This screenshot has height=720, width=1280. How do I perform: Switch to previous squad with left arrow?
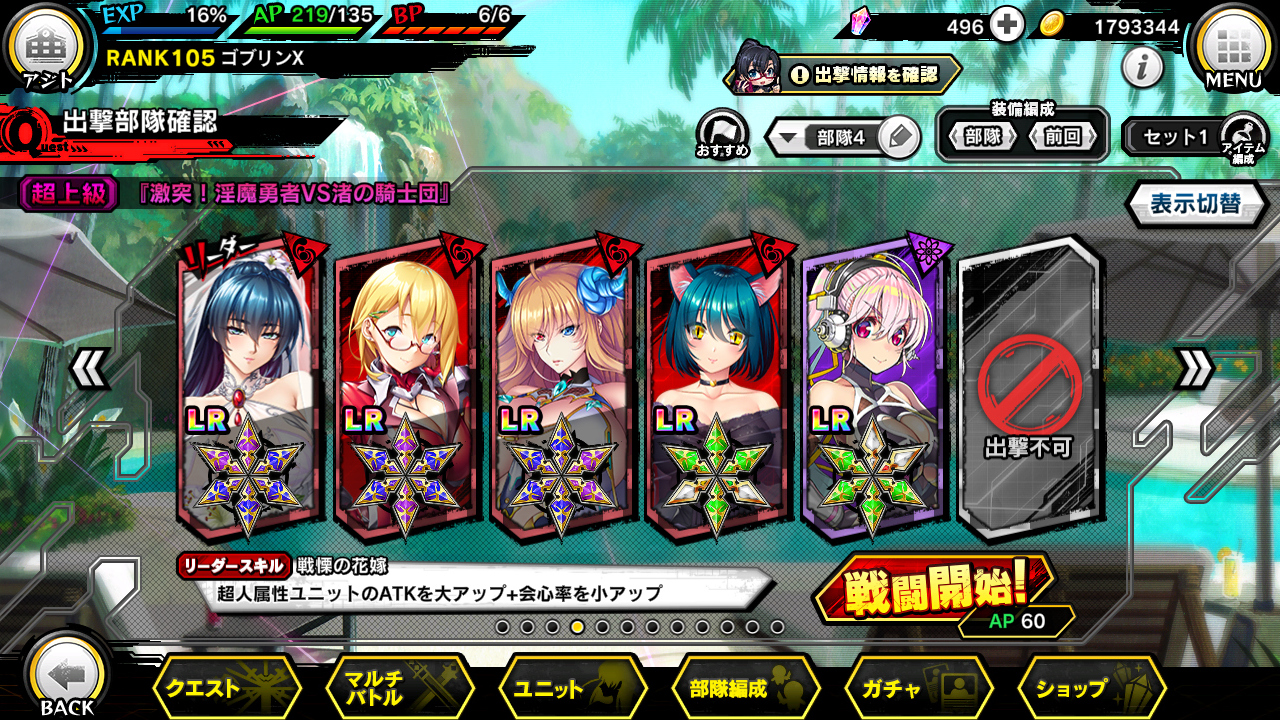point(88,369)
